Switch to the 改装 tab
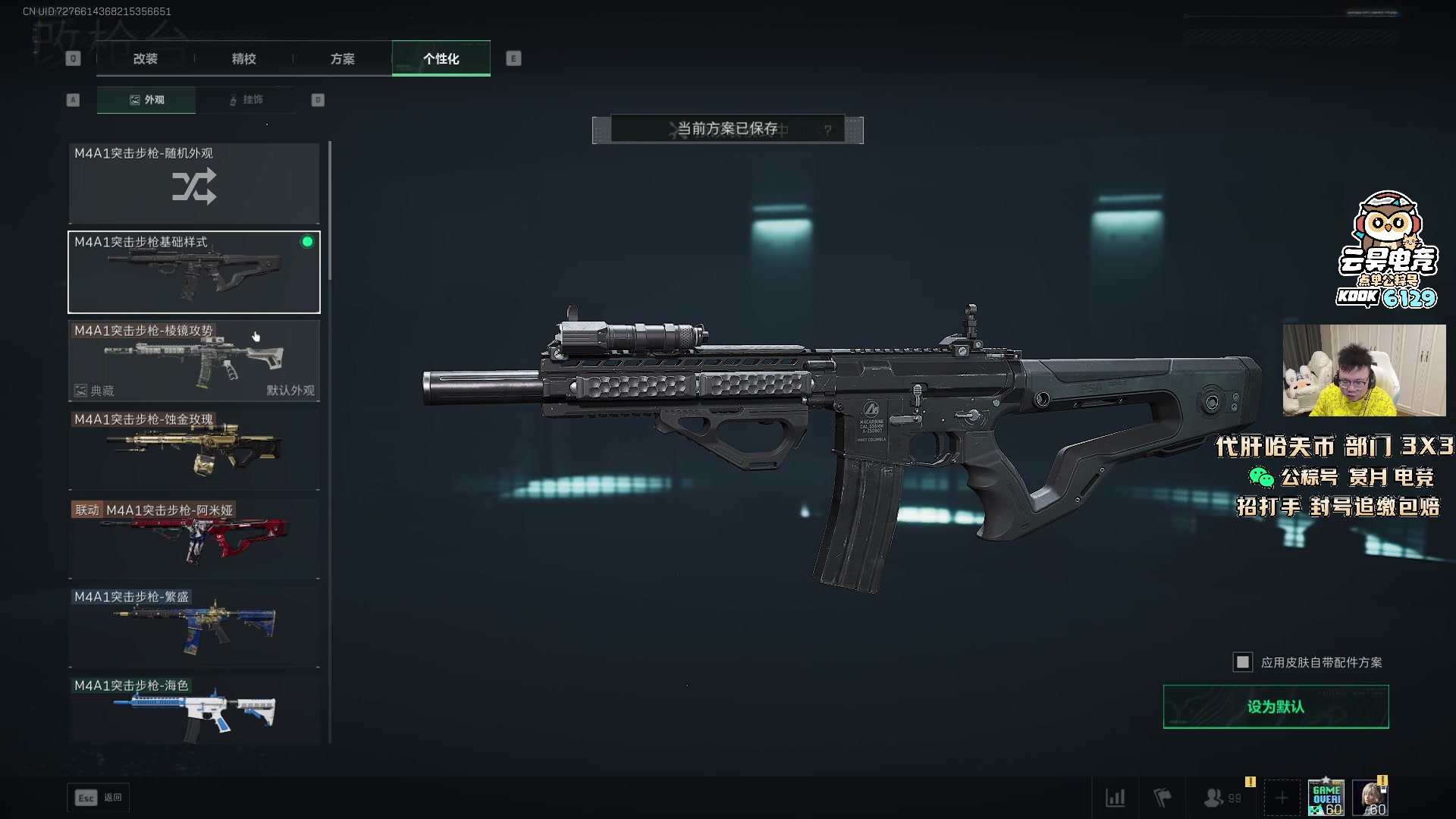Viewport: 1456px width, 819px height. click(x=145, y=58)
